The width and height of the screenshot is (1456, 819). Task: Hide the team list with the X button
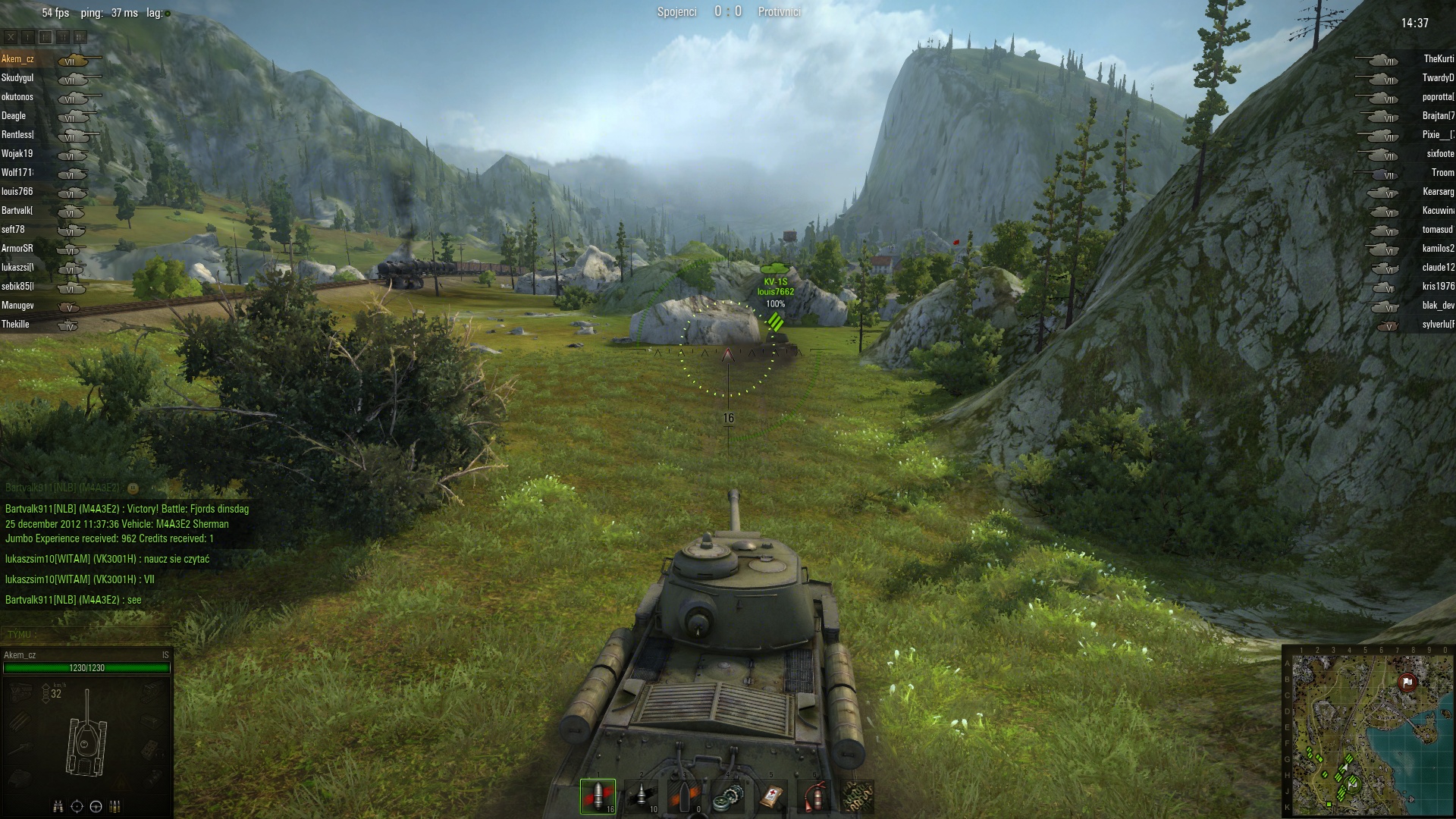tap(10, 37)
